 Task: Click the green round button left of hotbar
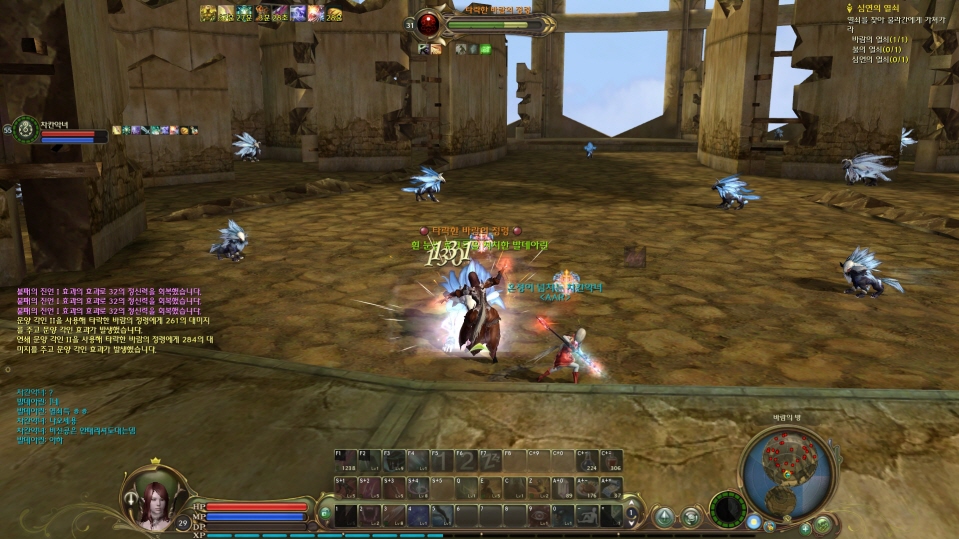(x=325, y=514)
